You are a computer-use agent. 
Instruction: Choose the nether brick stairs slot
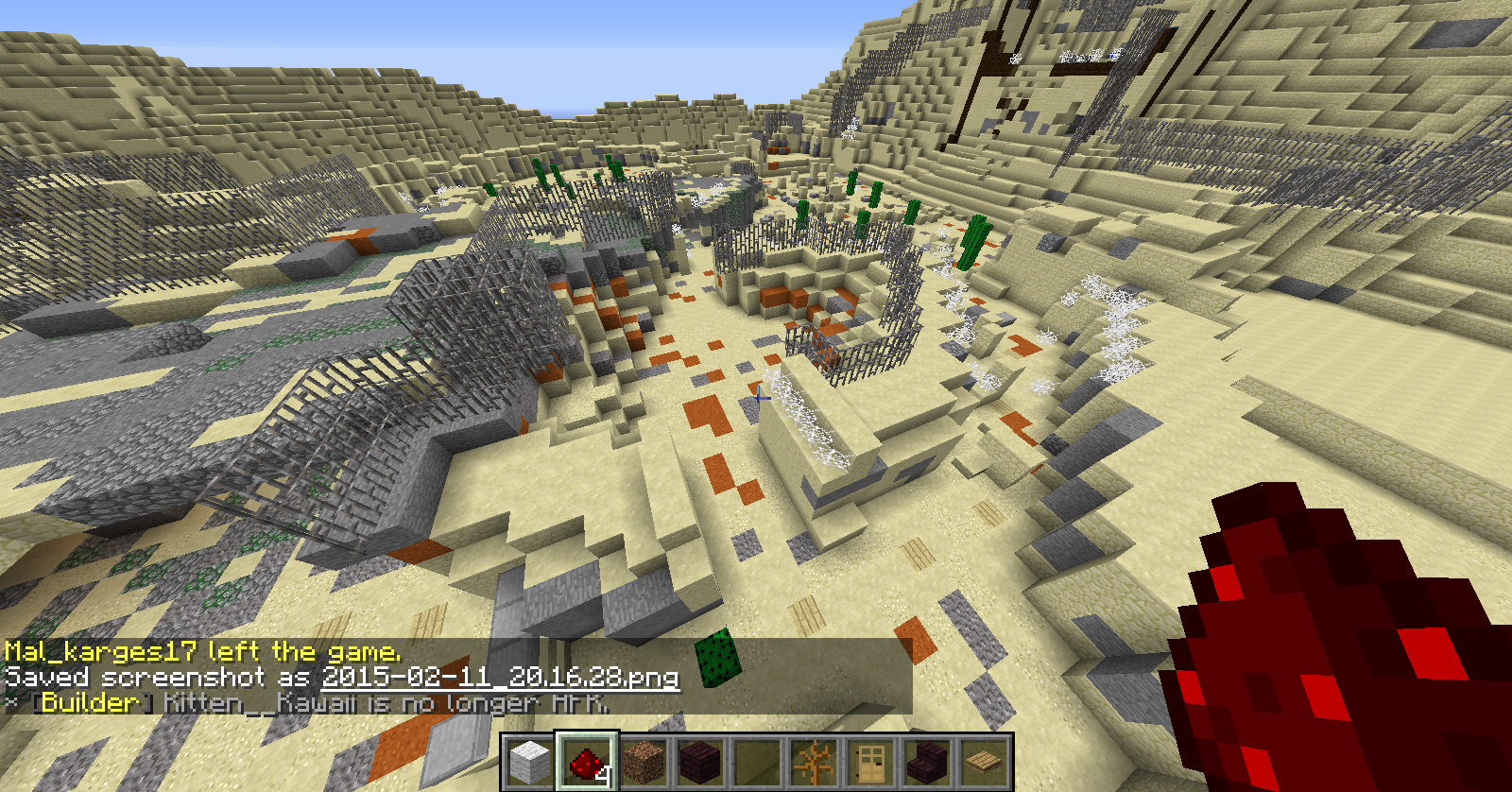[x=927, y=762]
